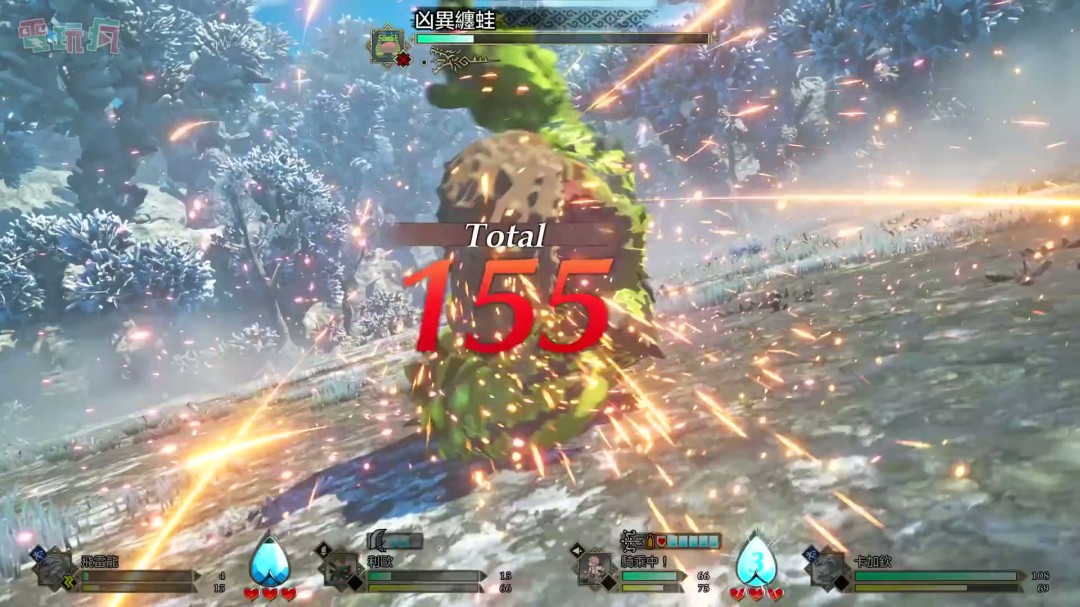Click the kinship gauge showing number 3
This screenshot has width=1080, height=607.
[755, 562]
